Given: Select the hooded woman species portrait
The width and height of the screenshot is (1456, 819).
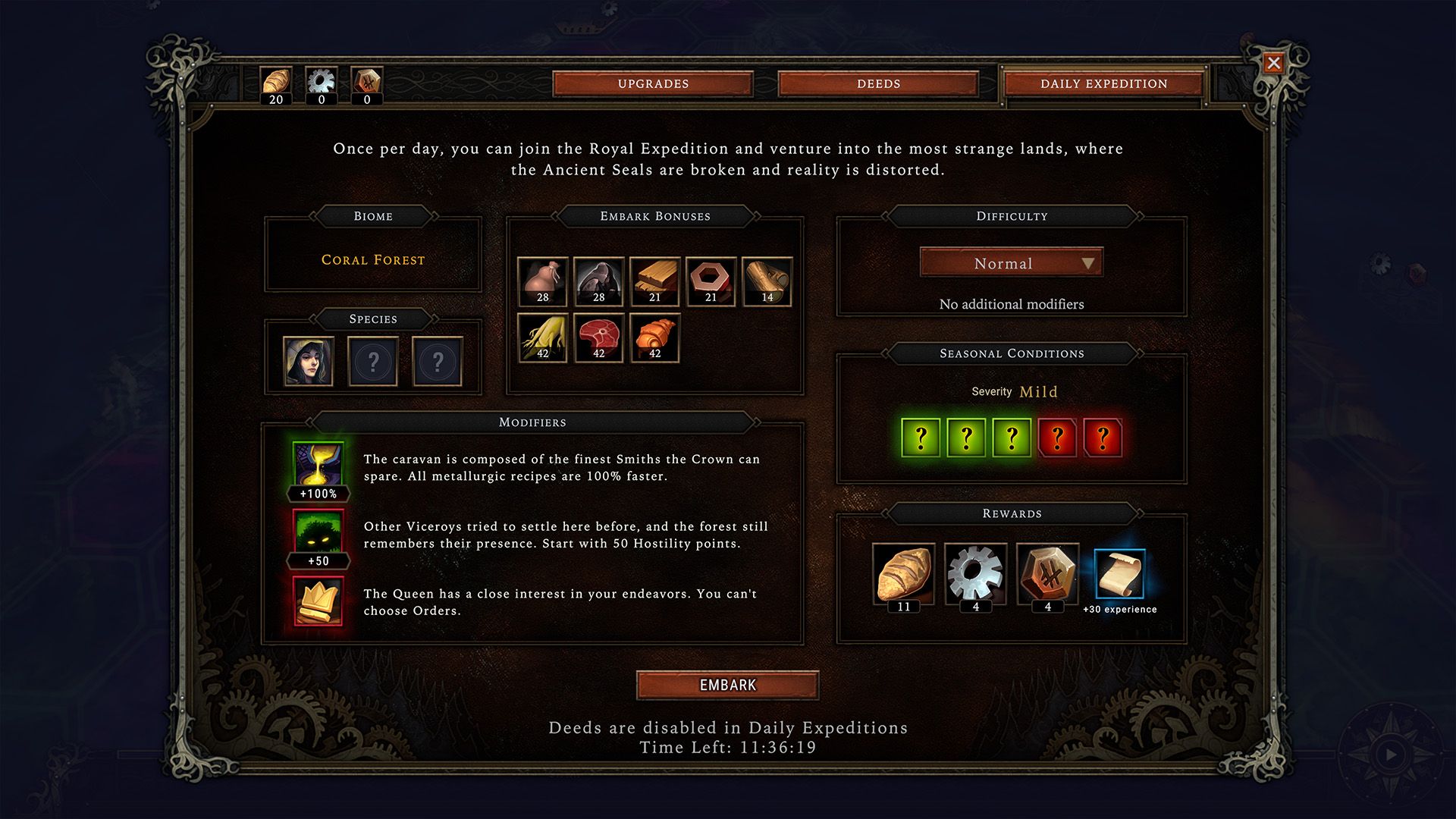Looking at the screenshot, I should point(308,361).
